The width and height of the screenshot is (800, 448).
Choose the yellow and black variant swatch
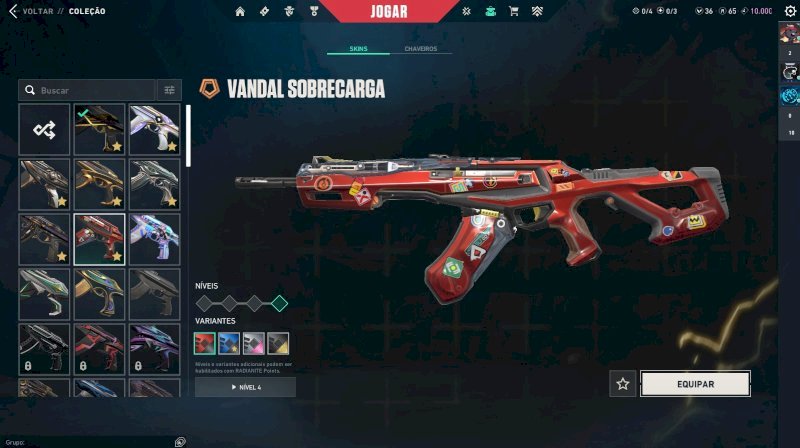click(x=278, y=343)
